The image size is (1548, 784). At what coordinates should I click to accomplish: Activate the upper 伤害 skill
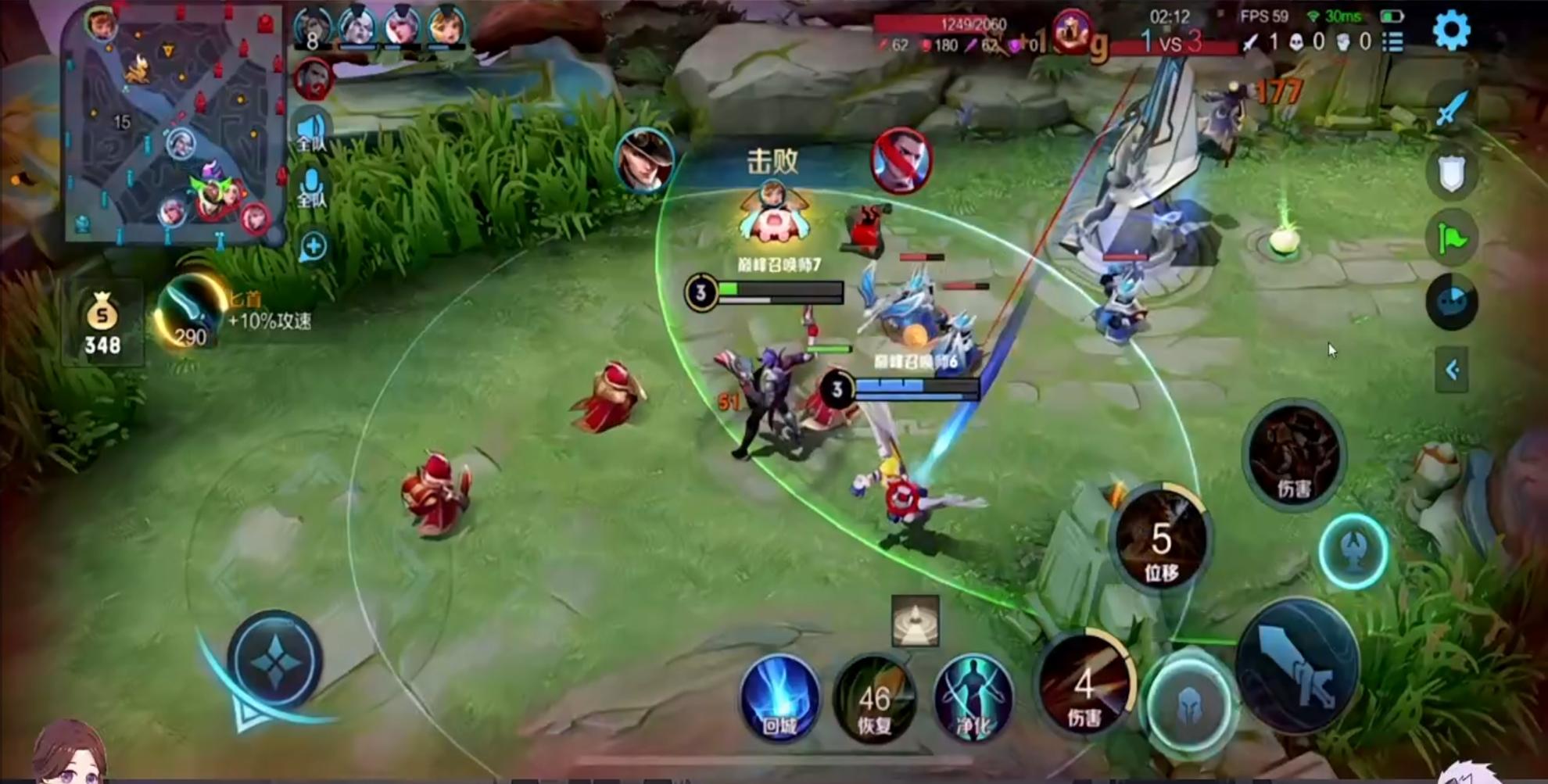[1294, 454]
